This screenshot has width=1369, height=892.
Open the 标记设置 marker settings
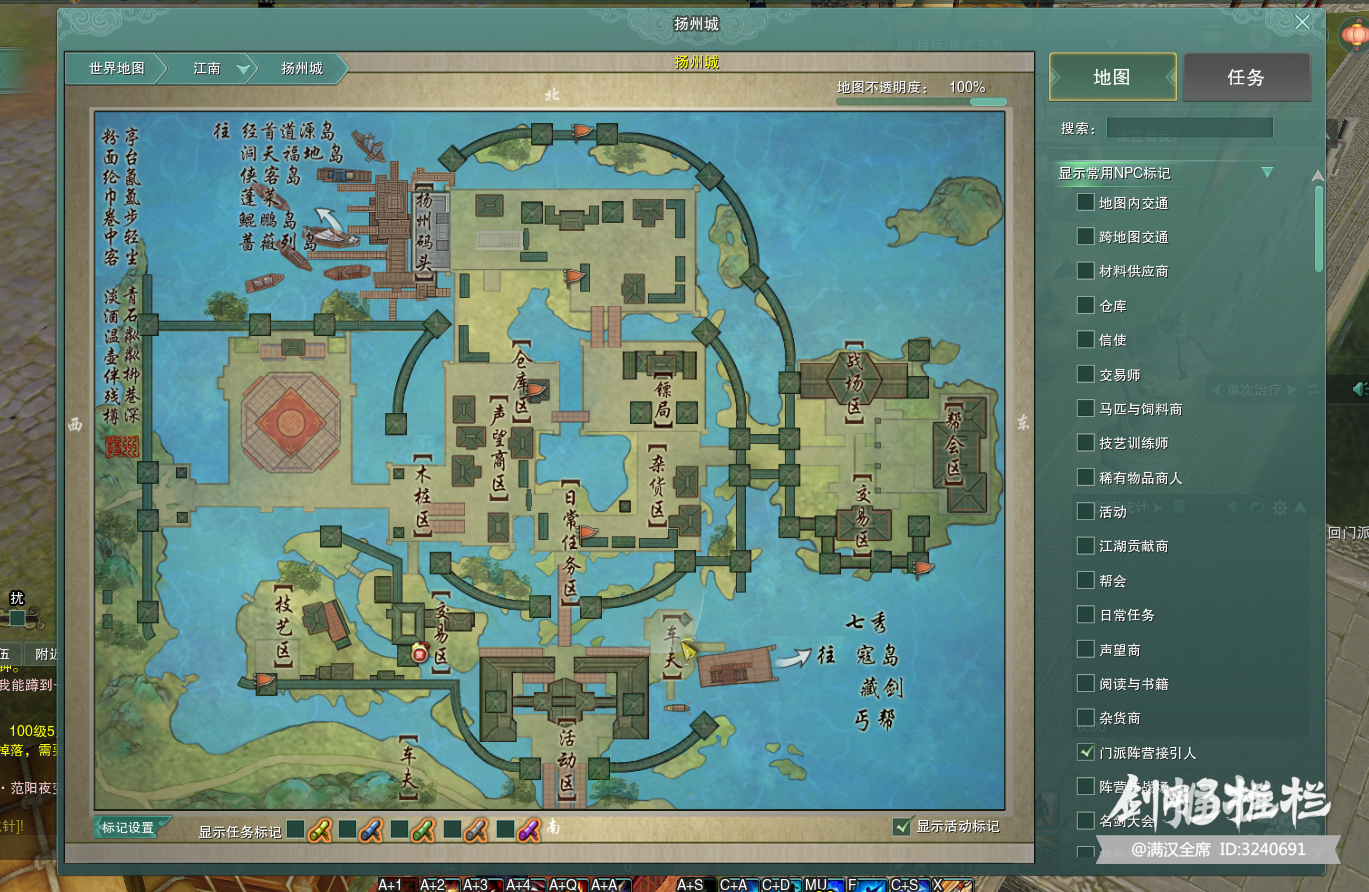(x=129, y=828)
